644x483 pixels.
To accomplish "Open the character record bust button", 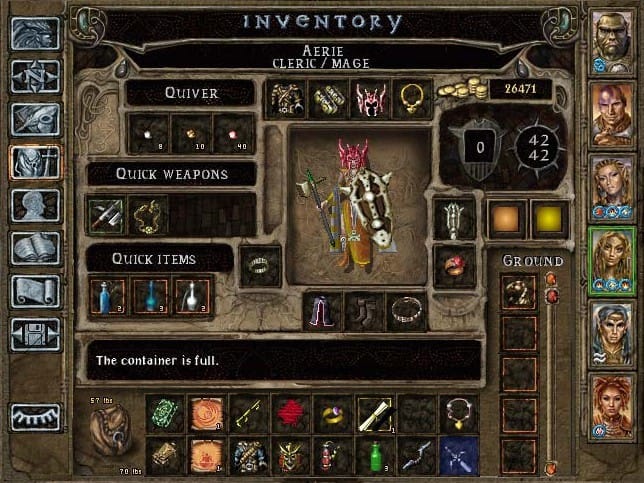I will coord(35,205).
